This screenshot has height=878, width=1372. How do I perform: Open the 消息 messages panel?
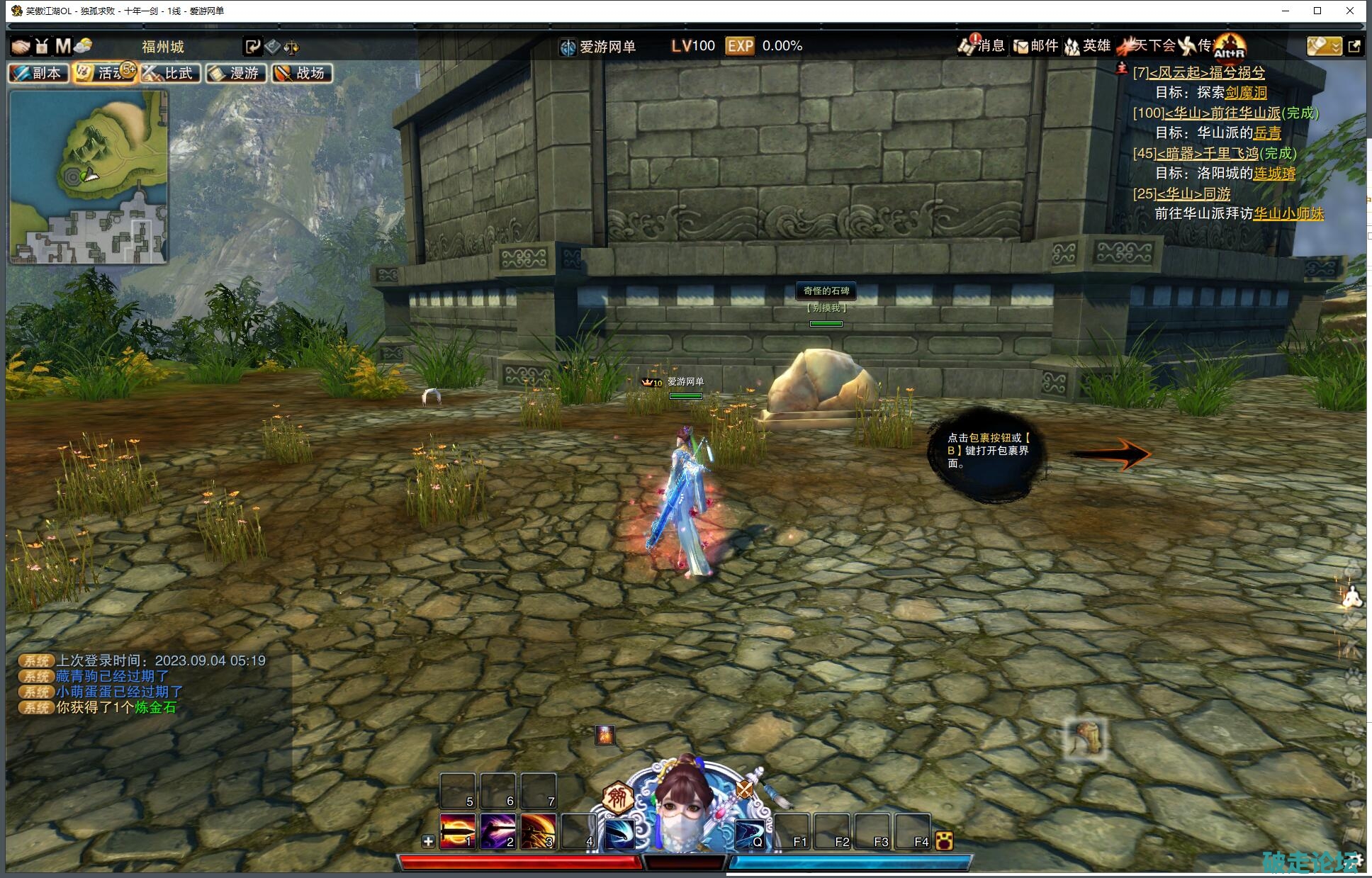982,46
